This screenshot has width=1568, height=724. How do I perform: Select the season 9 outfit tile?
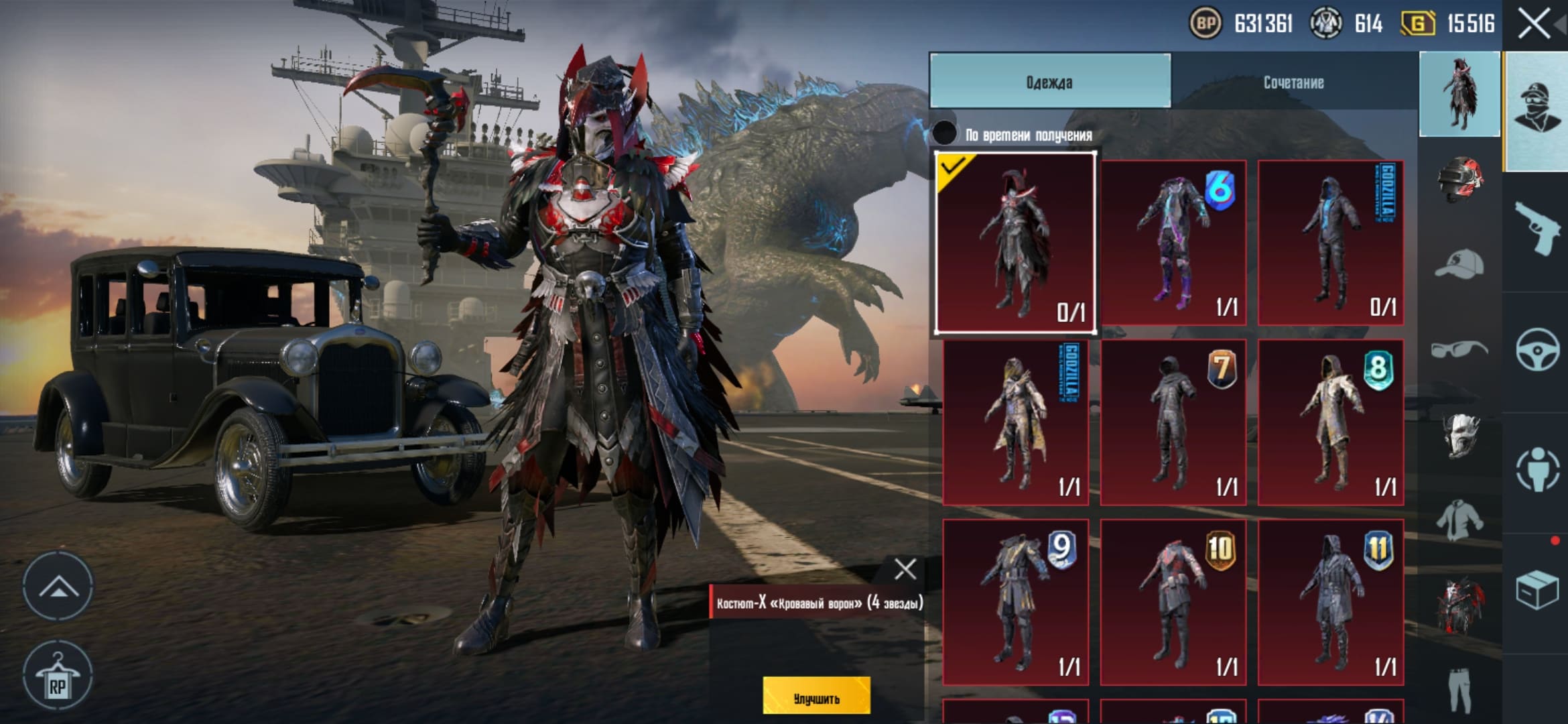pos(1015,602)
